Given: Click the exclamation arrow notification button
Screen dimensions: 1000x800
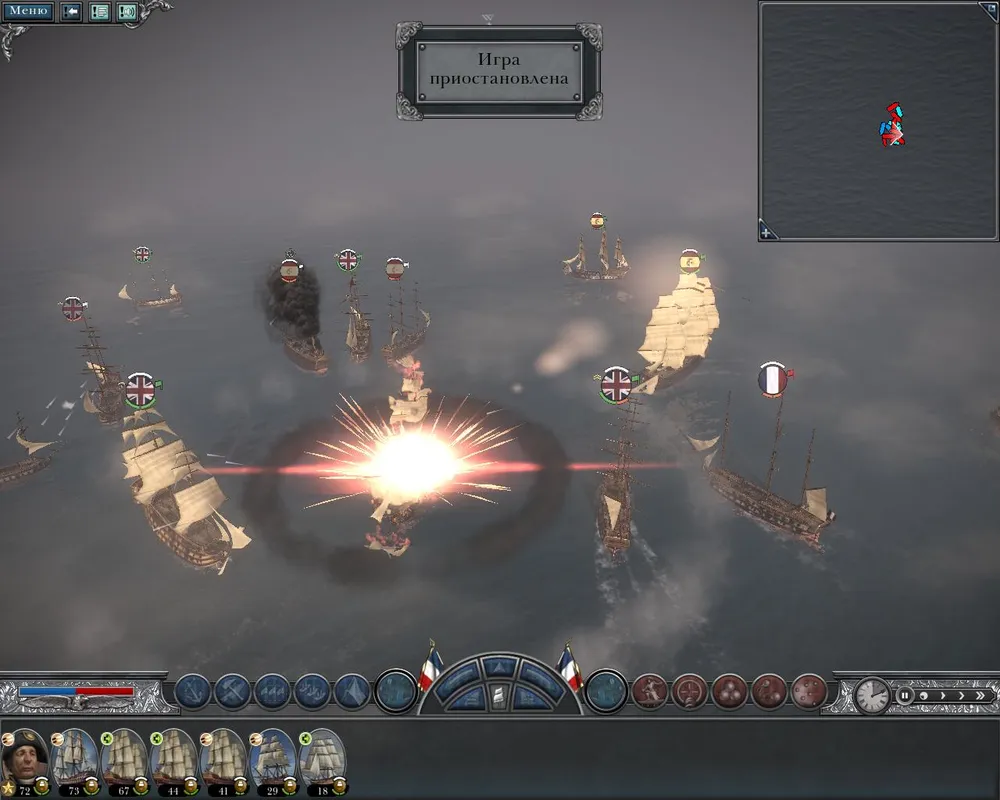Looking at the screenshot, I should tap(72, 12).
